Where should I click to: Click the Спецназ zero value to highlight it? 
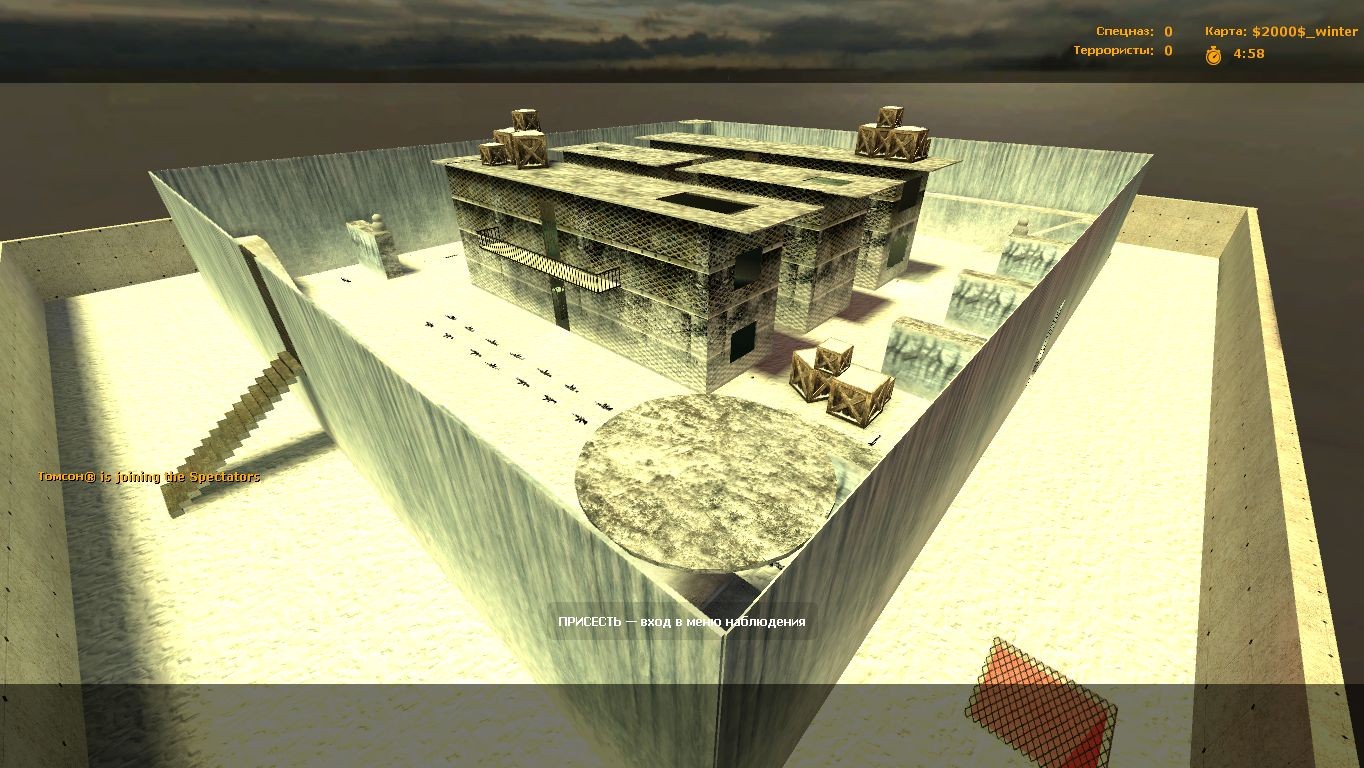tap(1166, 31)
